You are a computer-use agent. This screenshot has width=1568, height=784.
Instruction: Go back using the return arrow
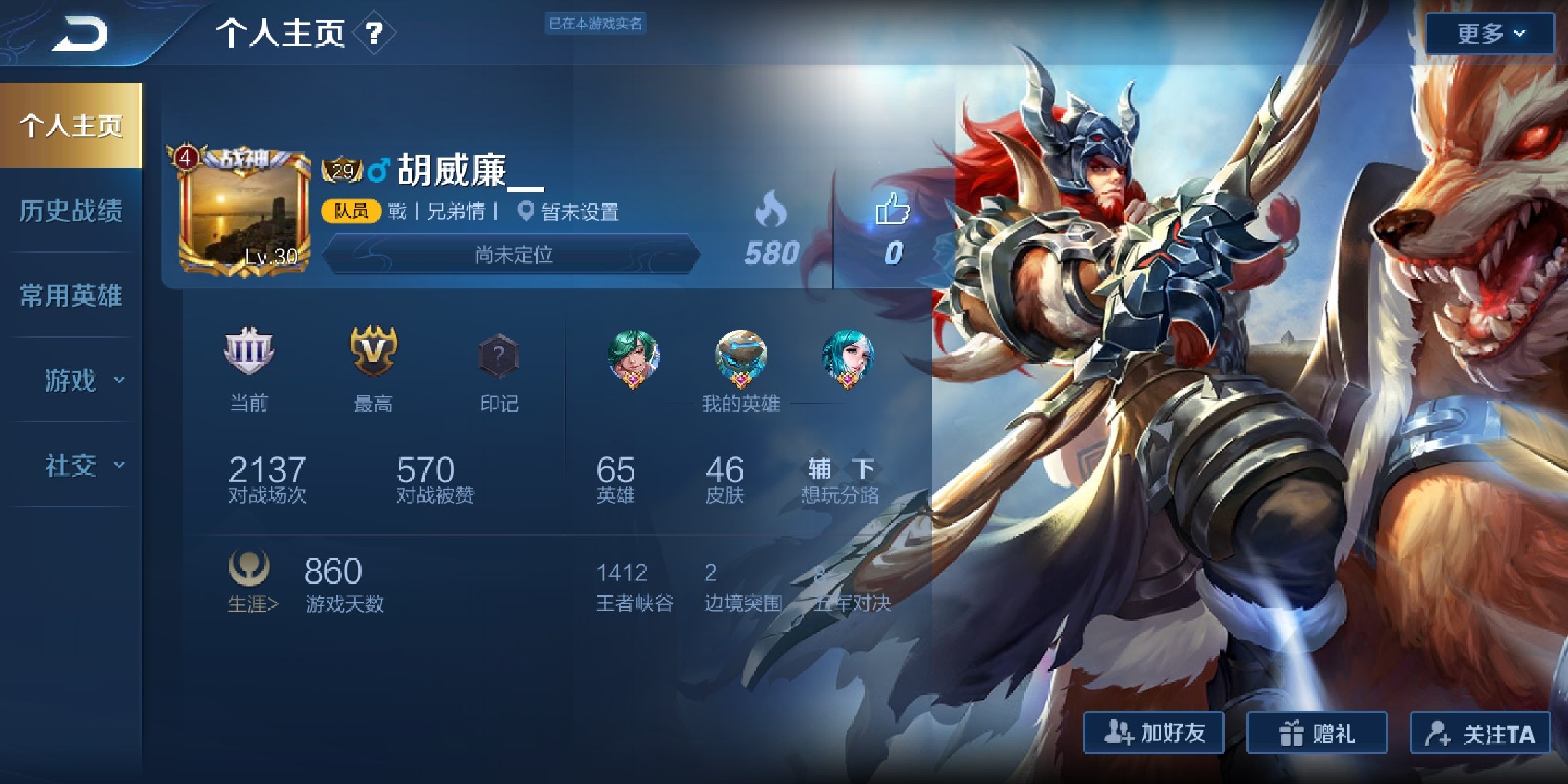(x=80, y=34)
